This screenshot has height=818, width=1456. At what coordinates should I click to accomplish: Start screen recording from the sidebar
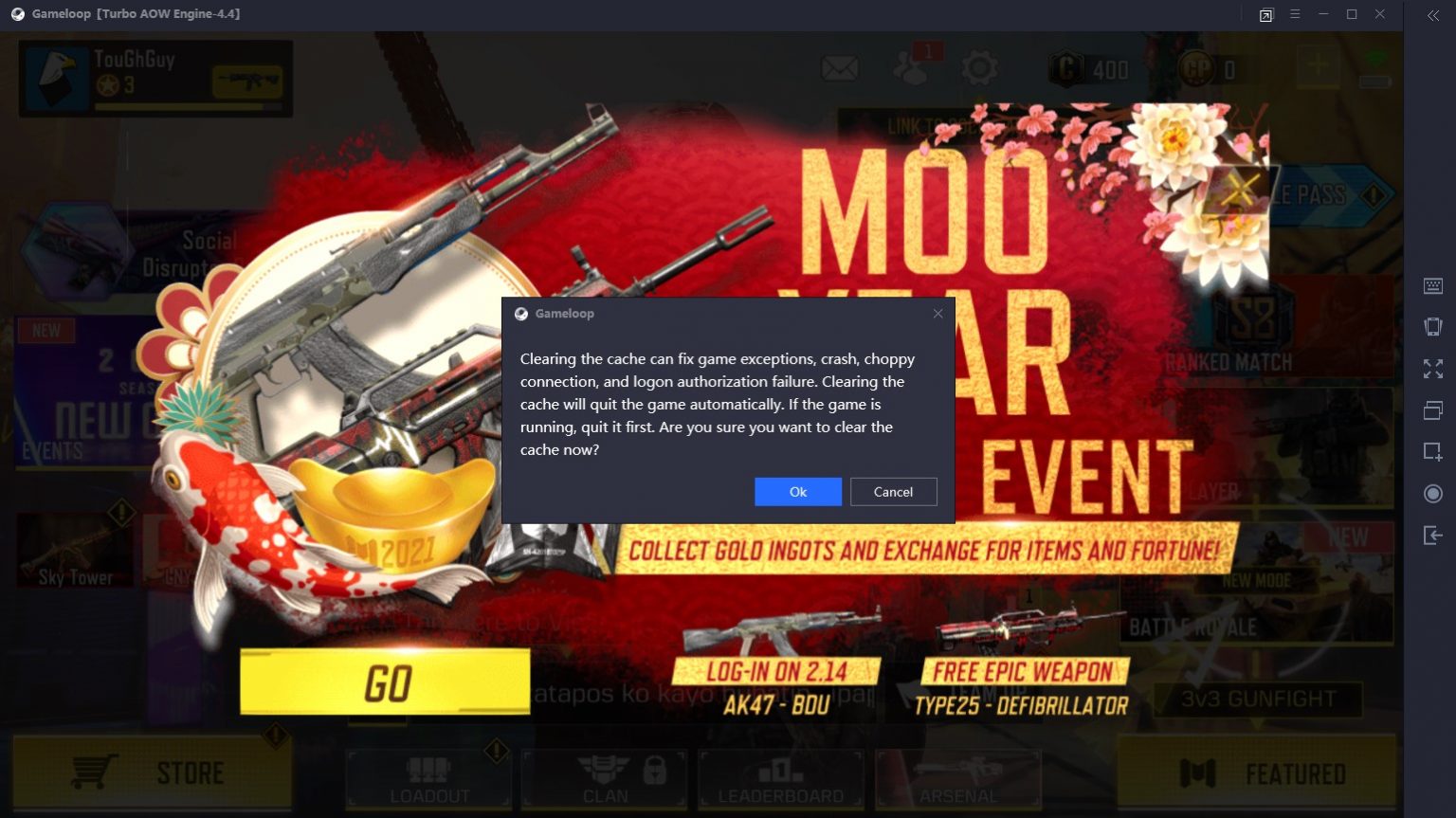1432,493
